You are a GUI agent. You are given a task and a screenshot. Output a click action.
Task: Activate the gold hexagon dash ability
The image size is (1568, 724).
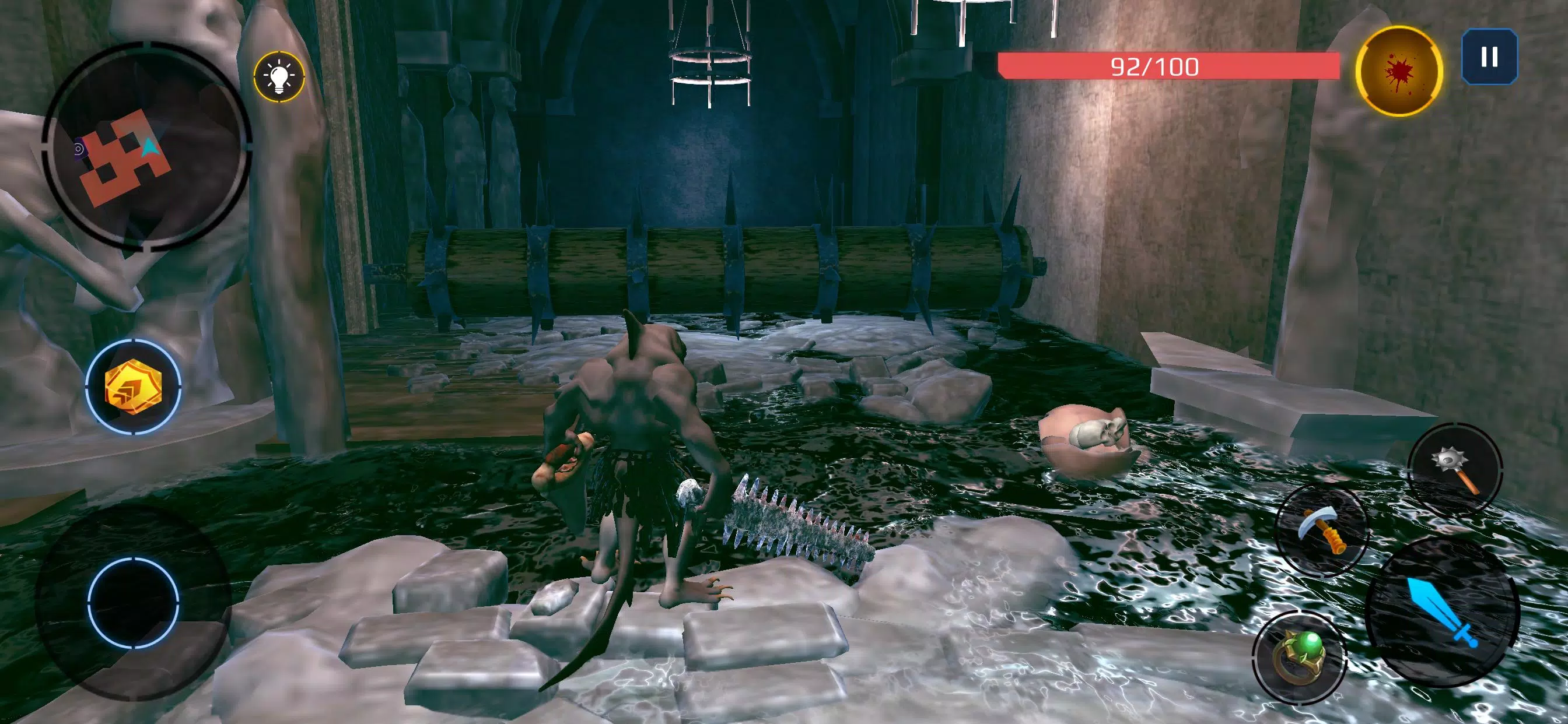click(x=134, y=386)
